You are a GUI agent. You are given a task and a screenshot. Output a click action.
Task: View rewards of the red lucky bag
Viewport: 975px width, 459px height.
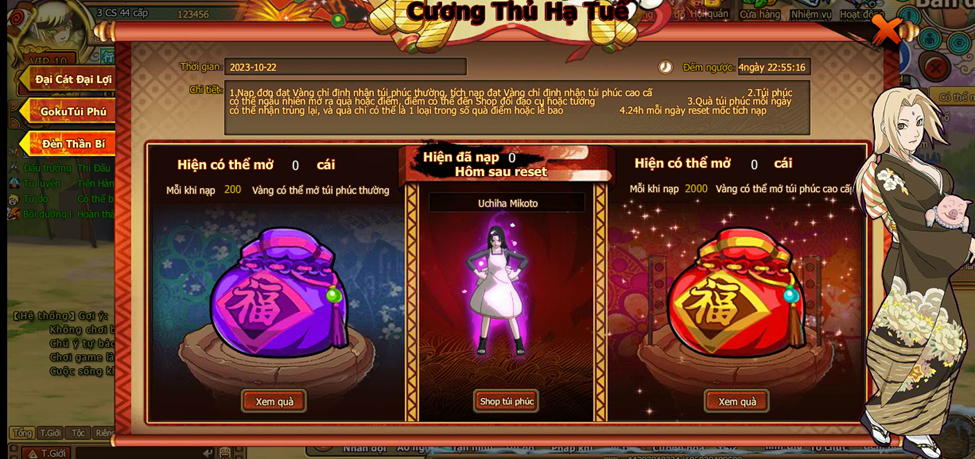737,401
